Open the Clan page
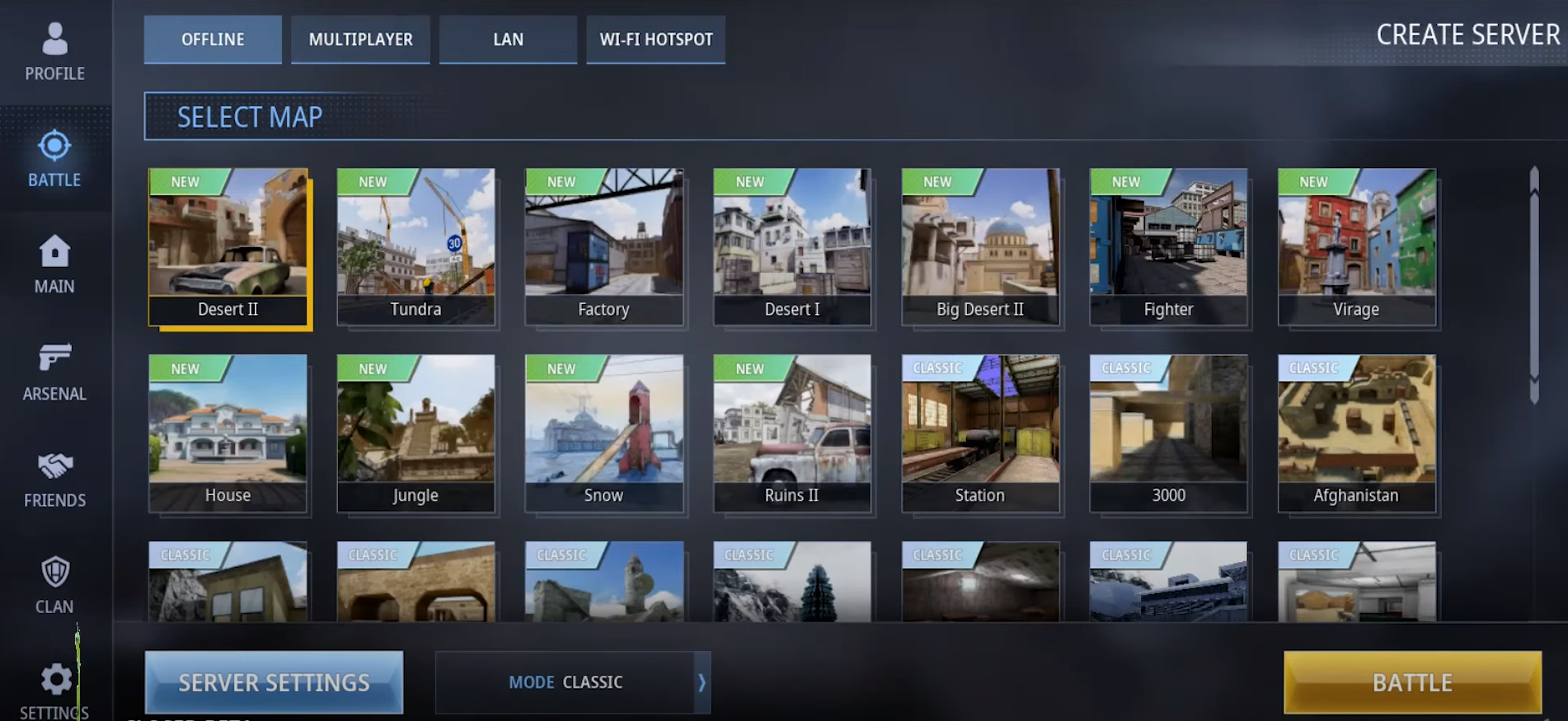Viewport: 1568px width, 721px height. pyautogui.click(x=54, y=585)
